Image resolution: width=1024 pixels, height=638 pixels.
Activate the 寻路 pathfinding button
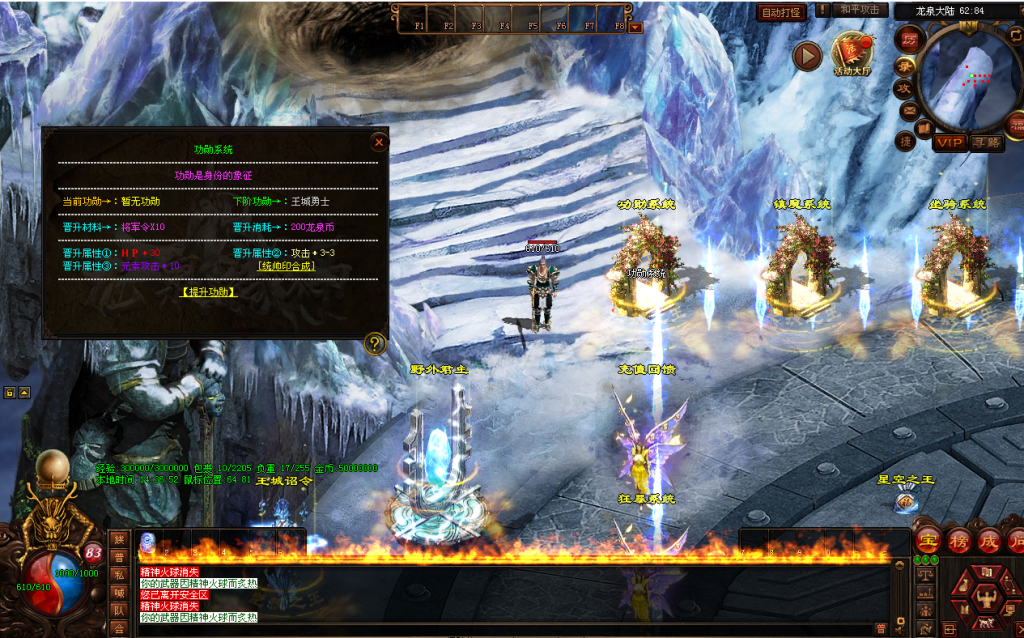985,143
